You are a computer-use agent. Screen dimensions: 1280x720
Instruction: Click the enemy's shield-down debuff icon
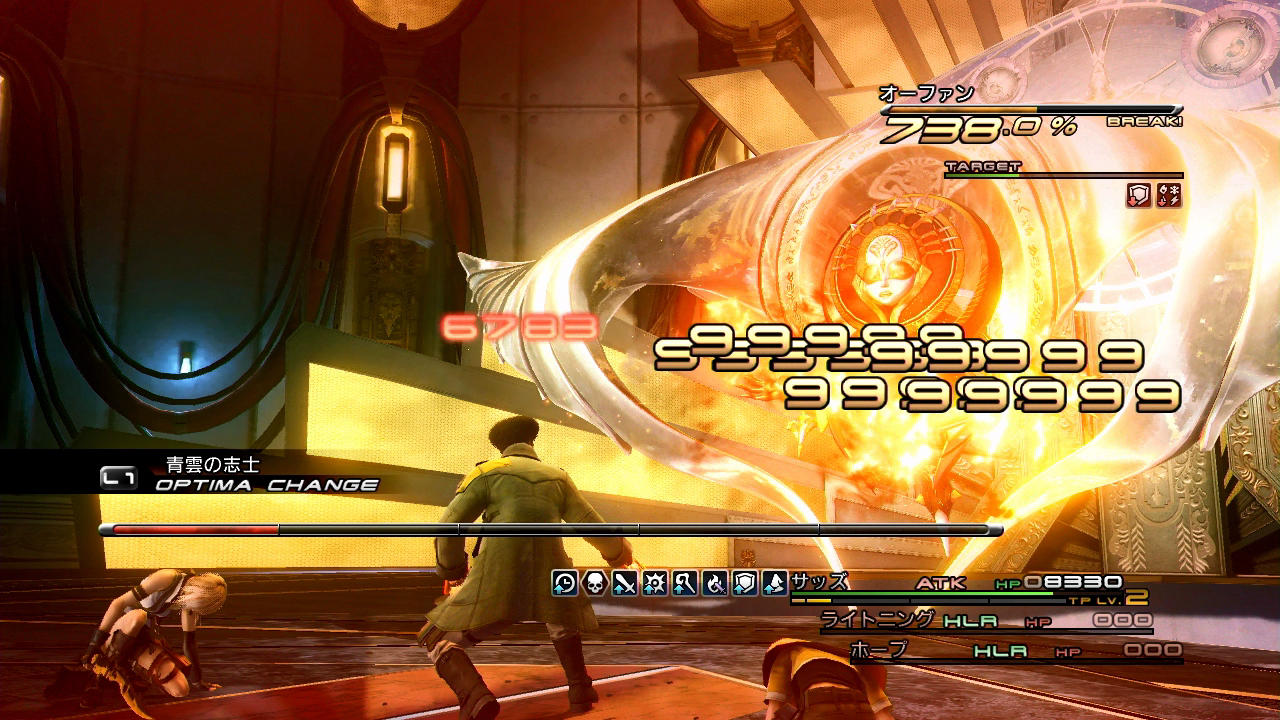[1139, 196]
